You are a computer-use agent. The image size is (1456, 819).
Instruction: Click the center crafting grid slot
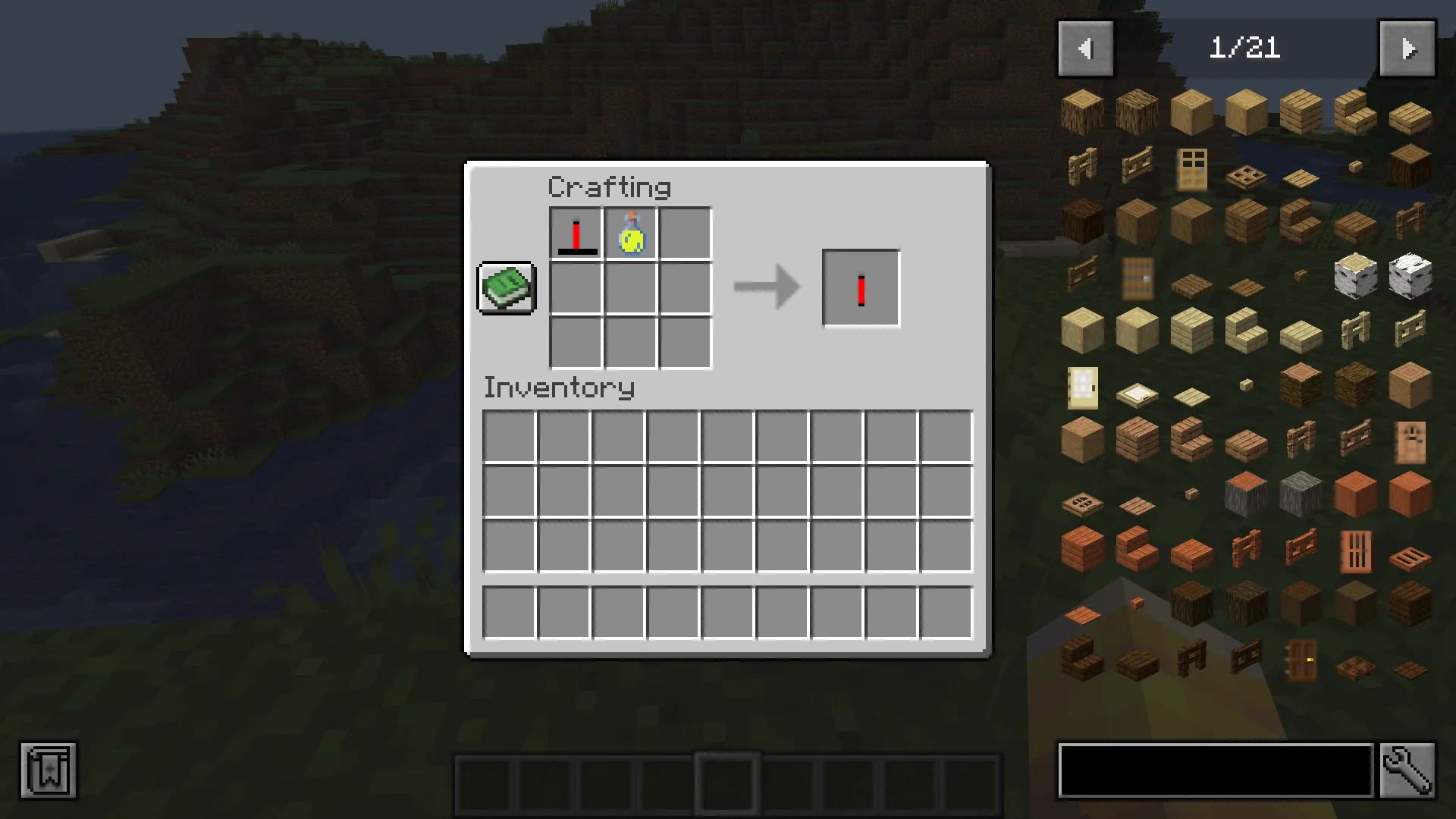point(630,288)
